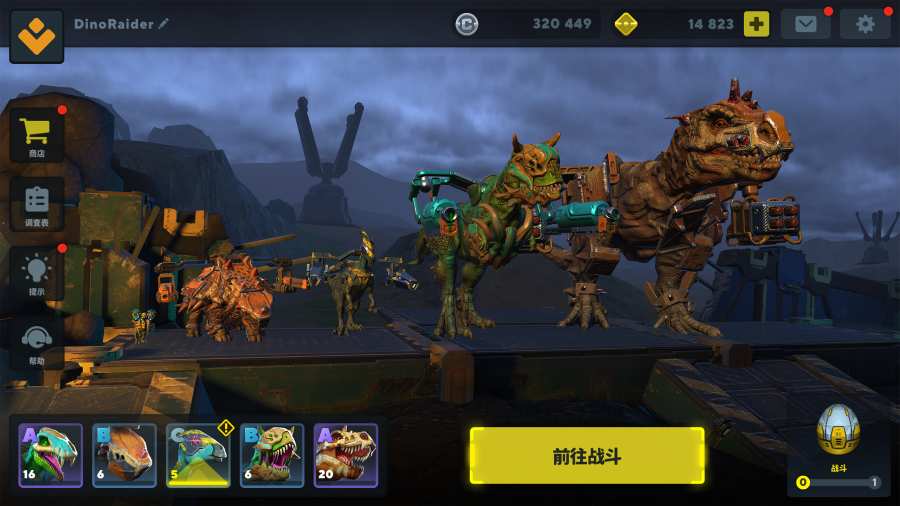Open the 战斗 egg reward

click(x=838, y=432)
